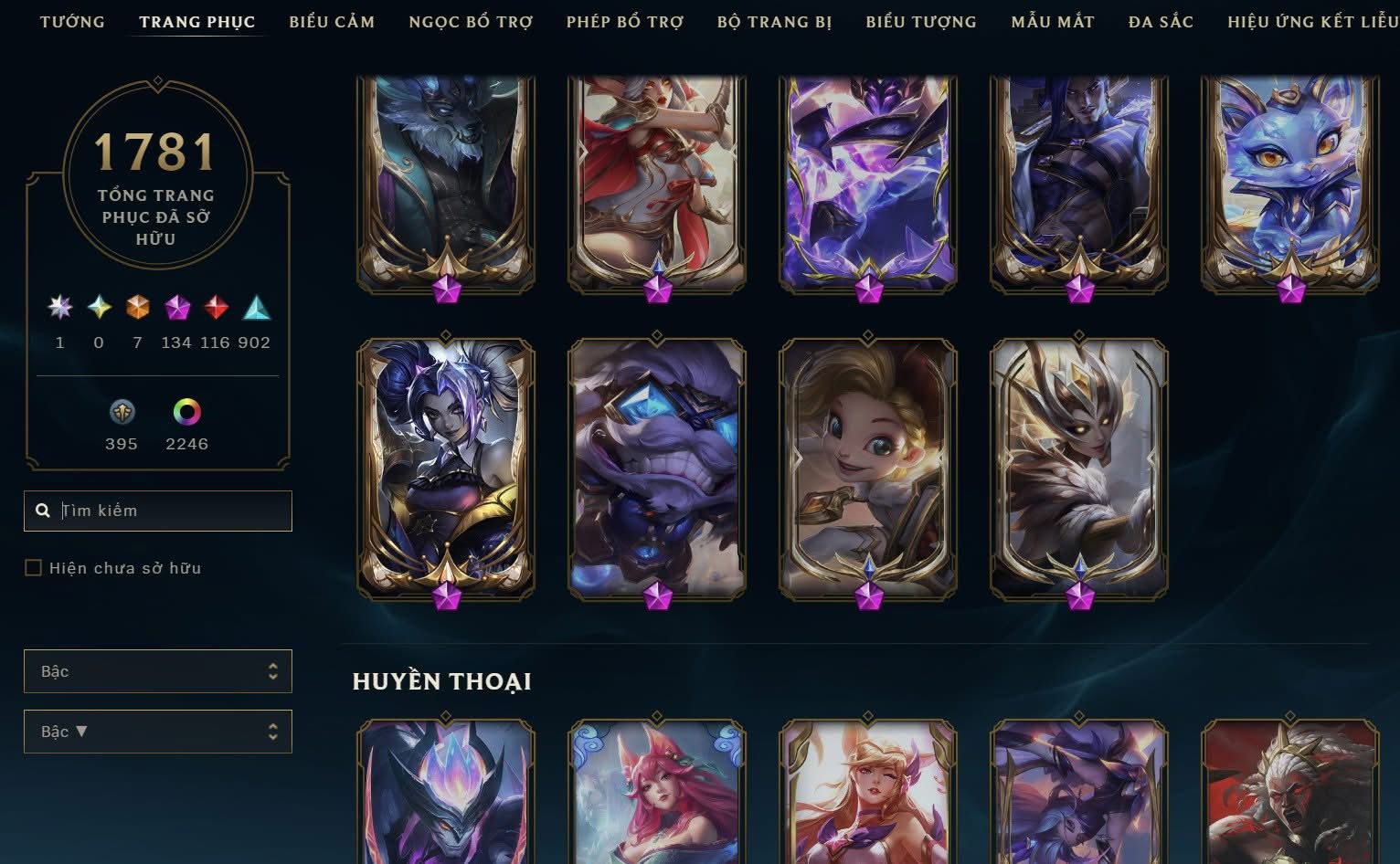
Task: Select the red Mythic gem filter icon
Action: [x=216, y=309]
